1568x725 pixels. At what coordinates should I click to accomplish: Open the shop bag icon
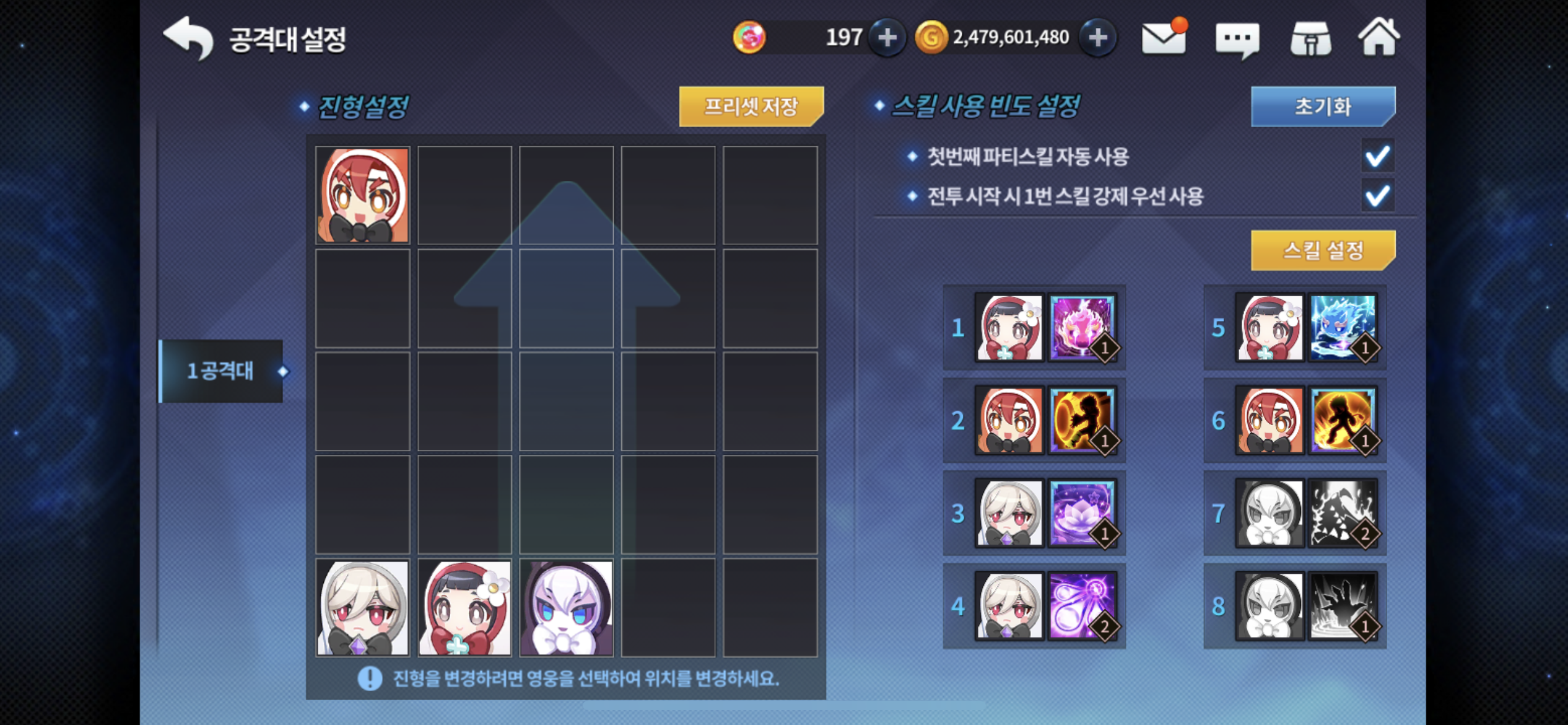(1311, 38)
